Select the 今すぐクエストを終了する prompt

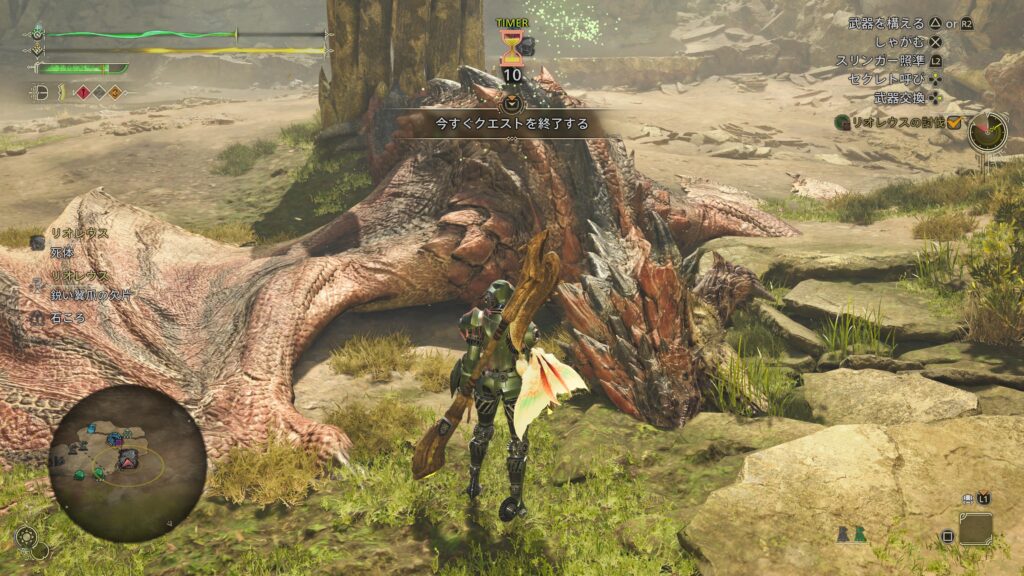coord(511,124)
